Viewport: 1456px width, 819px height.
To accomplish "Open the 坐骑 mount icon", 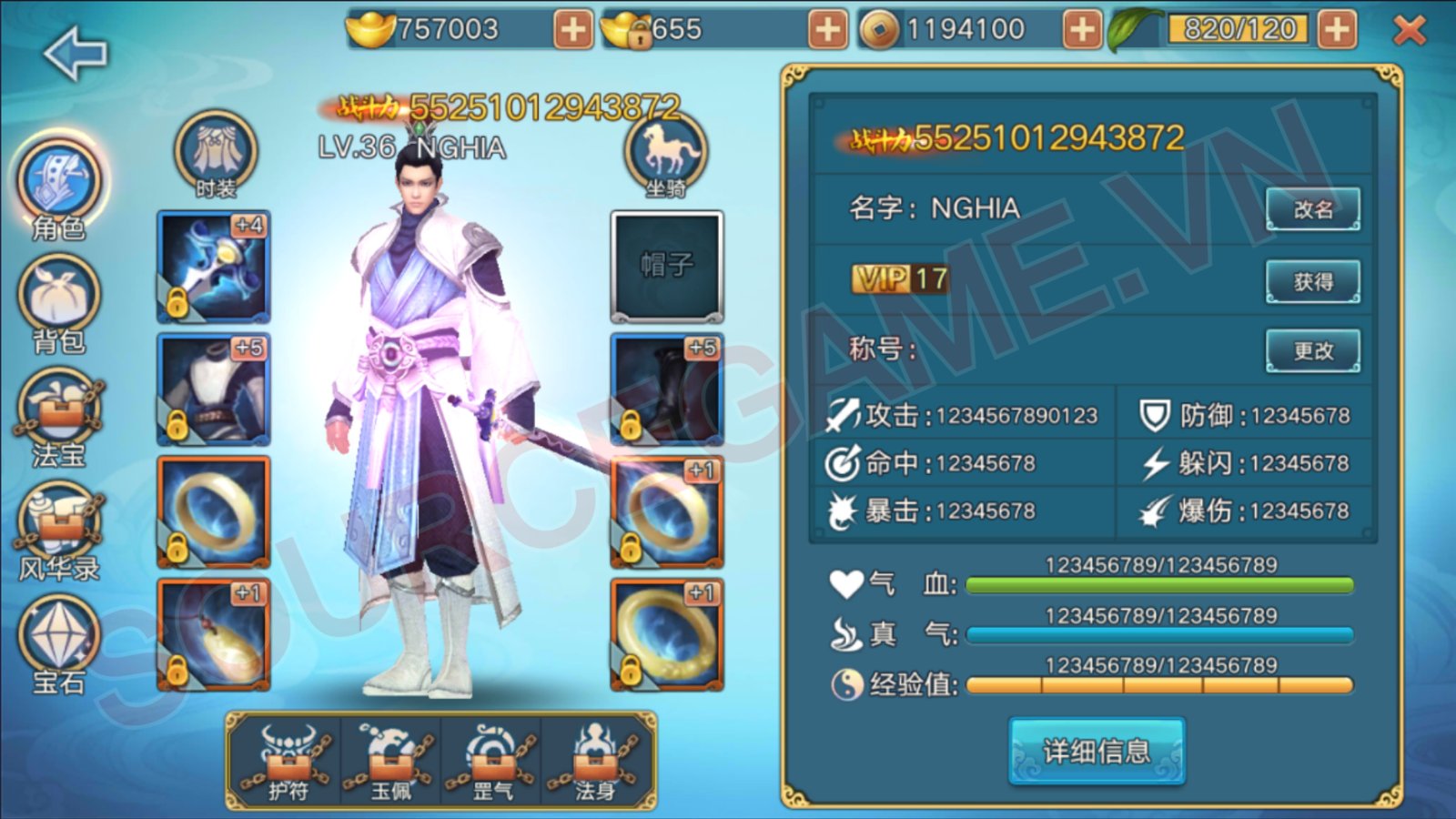I will [x=665, y=153].
